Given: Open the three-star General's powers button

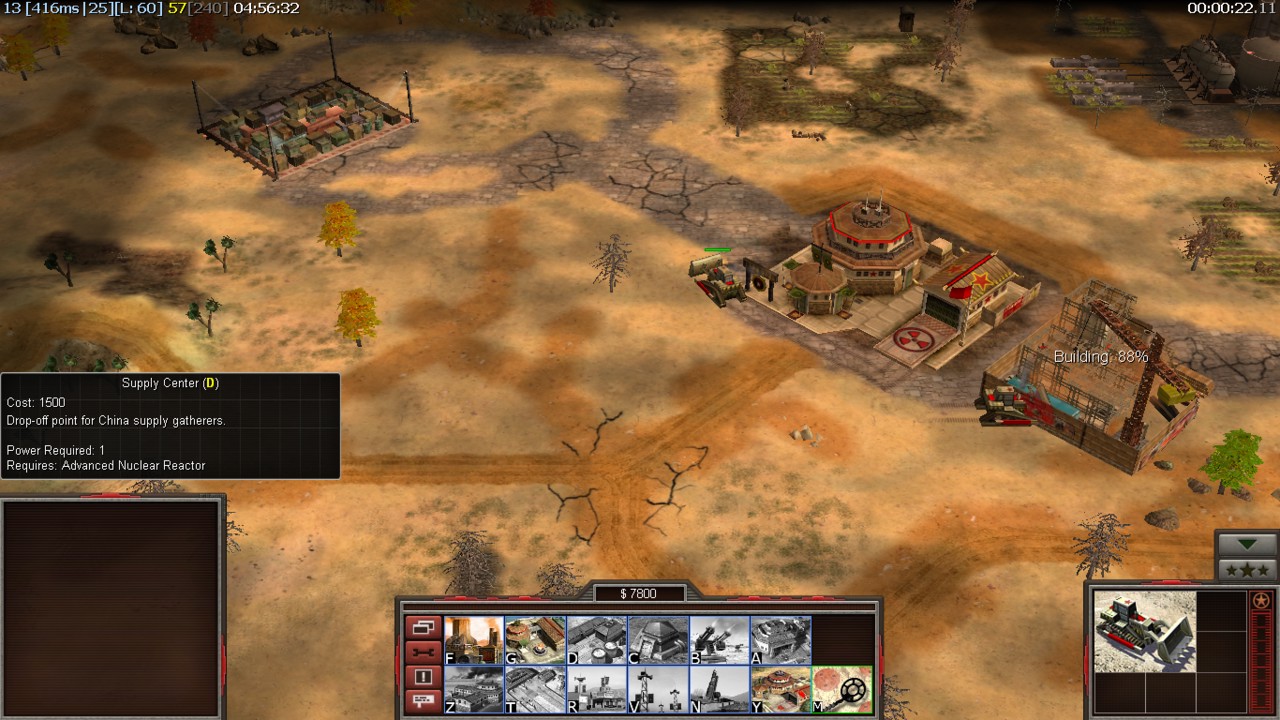Looking at the screenshot, I should 1247,571.
